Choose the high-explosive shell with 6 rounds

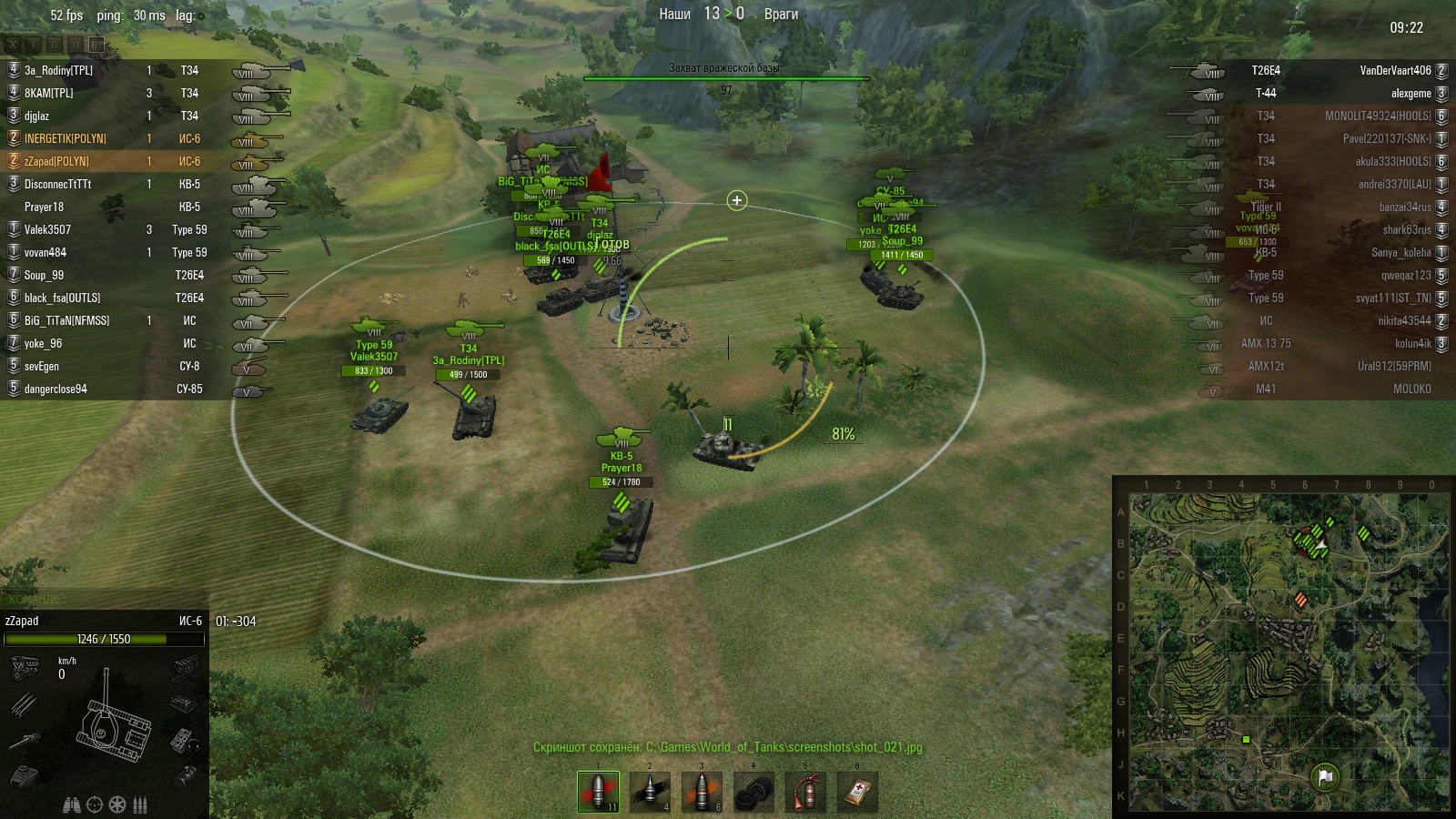coord(702,792)
